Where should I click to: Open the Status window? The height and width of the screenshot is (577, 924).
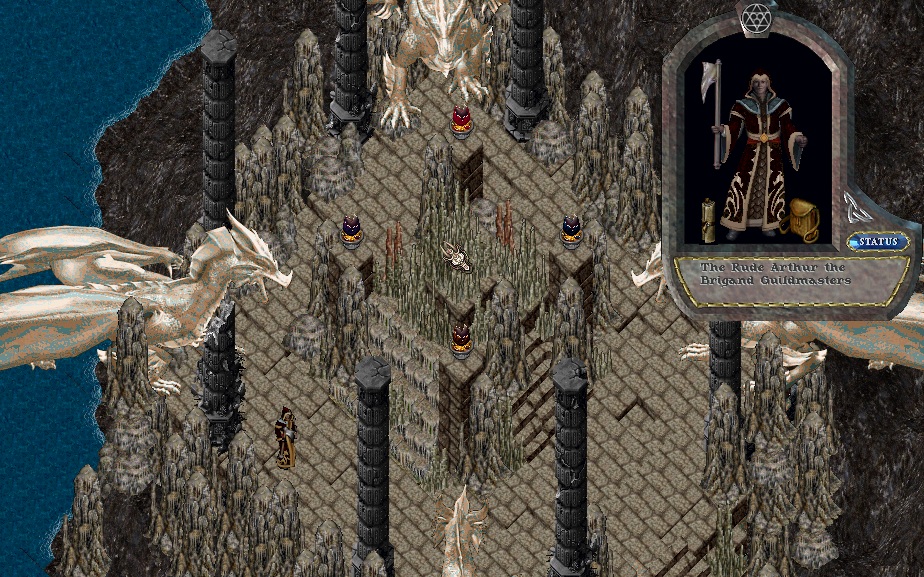(879, 242)
